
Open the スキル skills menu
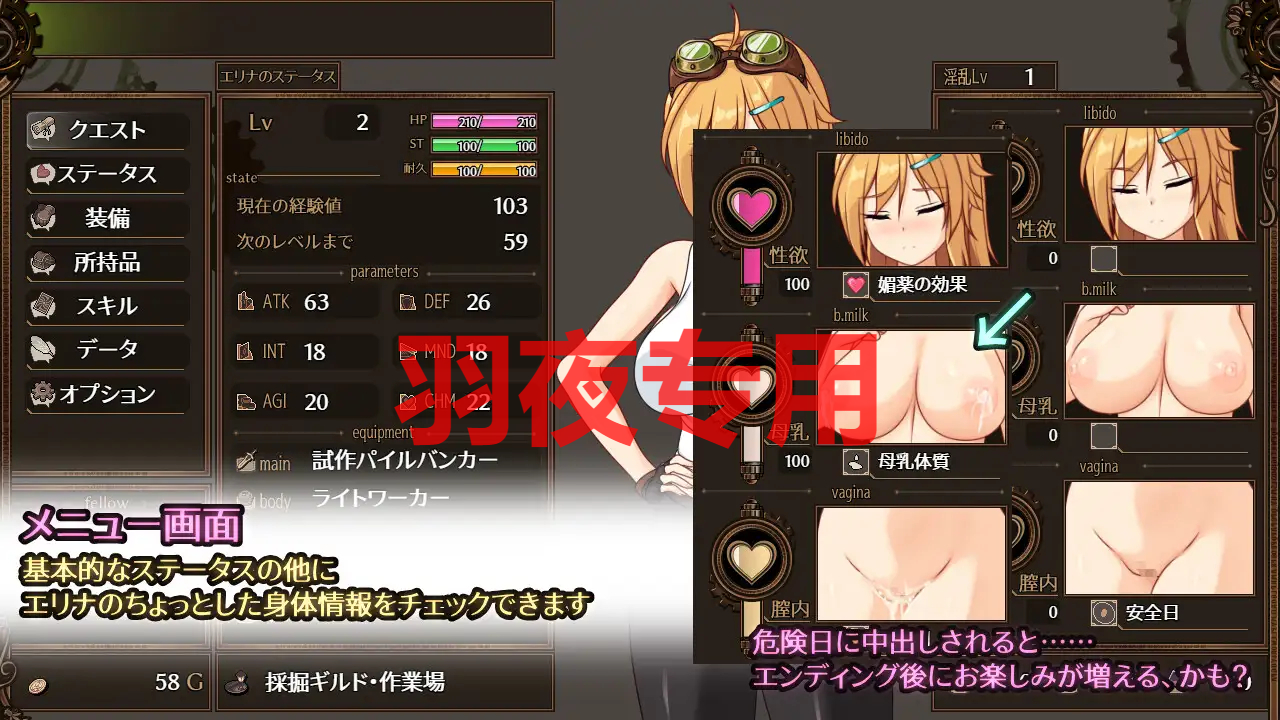click(x=107, y=306)
